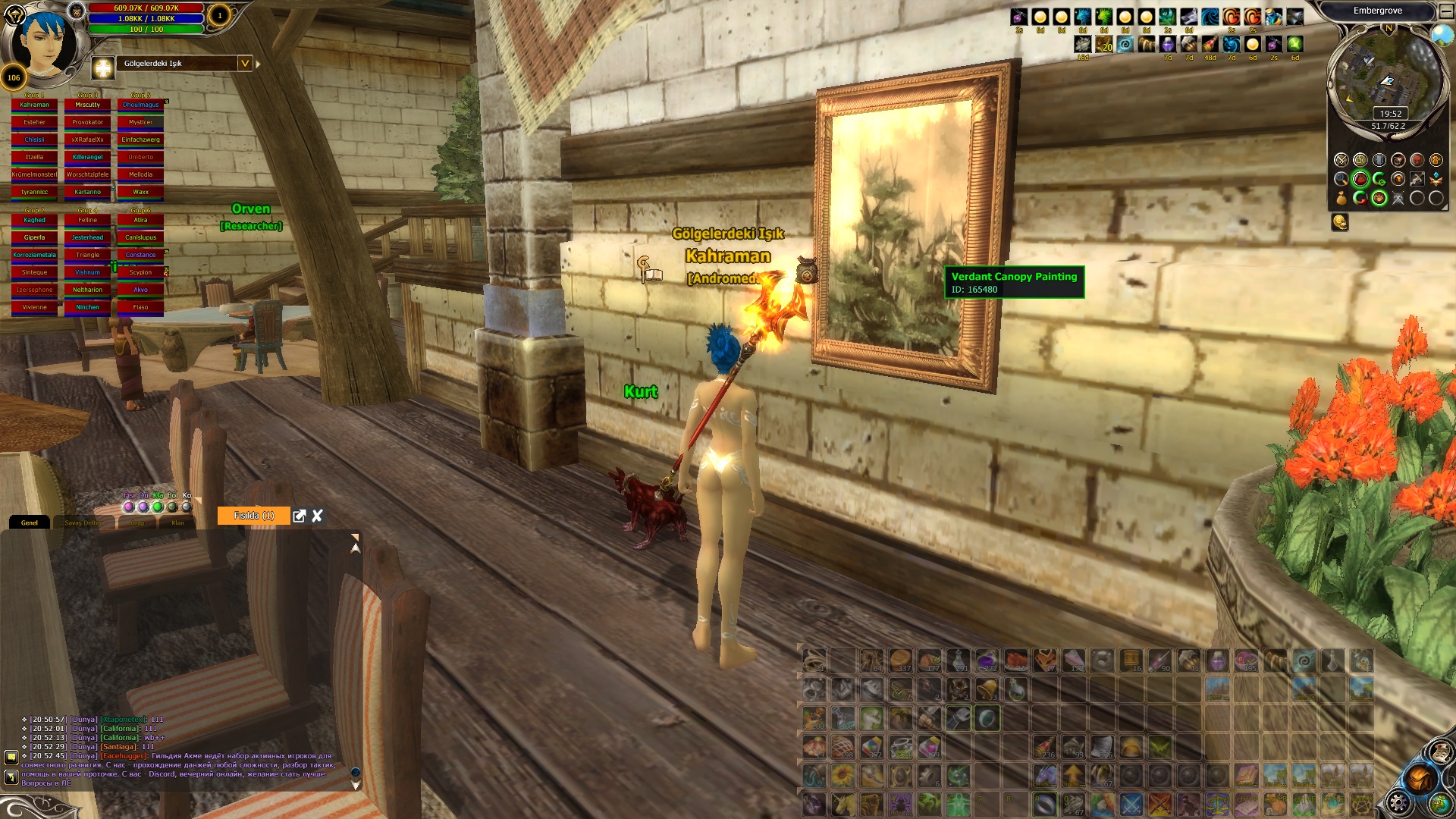Switch to the Genel chat tab
This screenshot has height=819, width=1456.
(x=30, y=522)
